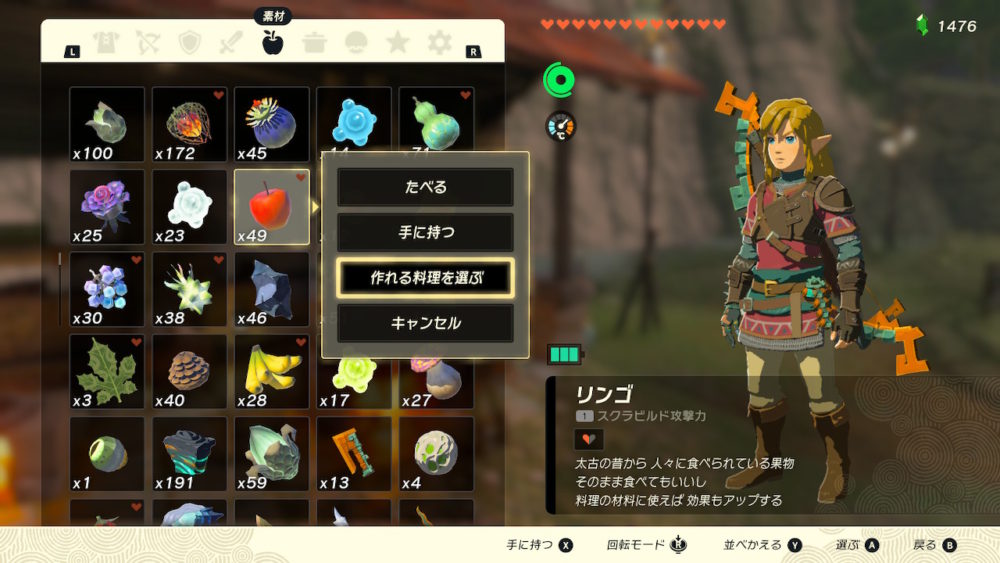This screenshot has height=563, width=1000.
Task: Switch to the armor shirt tab
Action: [x=106, y=43]
